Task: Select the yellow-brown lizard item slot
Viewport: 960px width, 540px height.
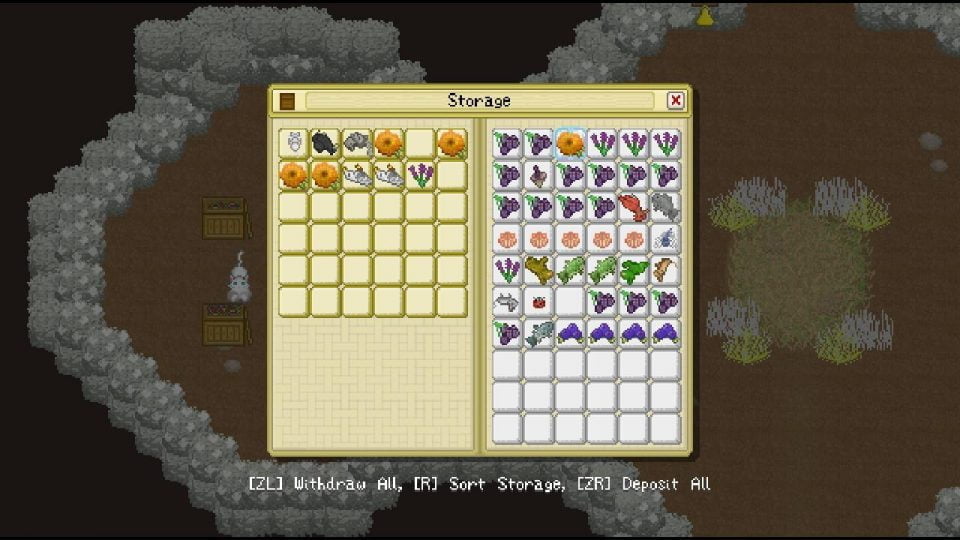Action: [540, 270]
